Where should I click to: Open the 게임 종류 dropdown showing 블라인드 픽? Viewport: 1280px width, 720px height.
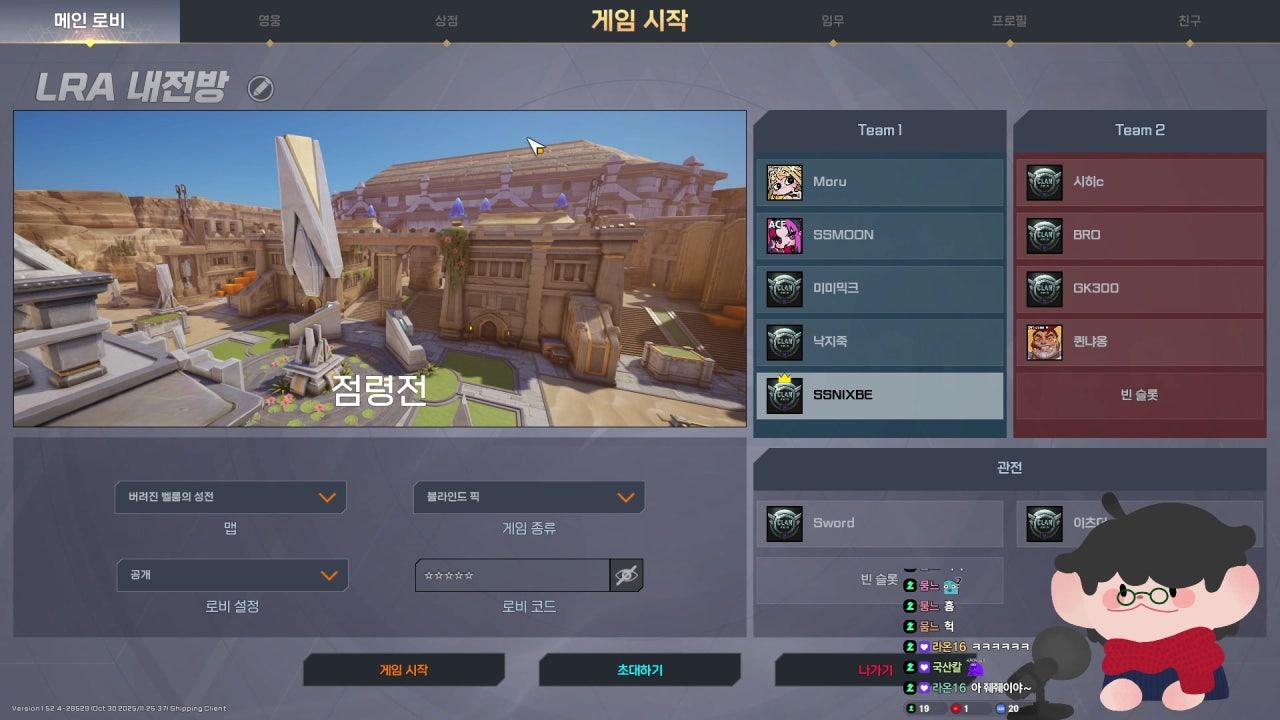tap(528, 497)
